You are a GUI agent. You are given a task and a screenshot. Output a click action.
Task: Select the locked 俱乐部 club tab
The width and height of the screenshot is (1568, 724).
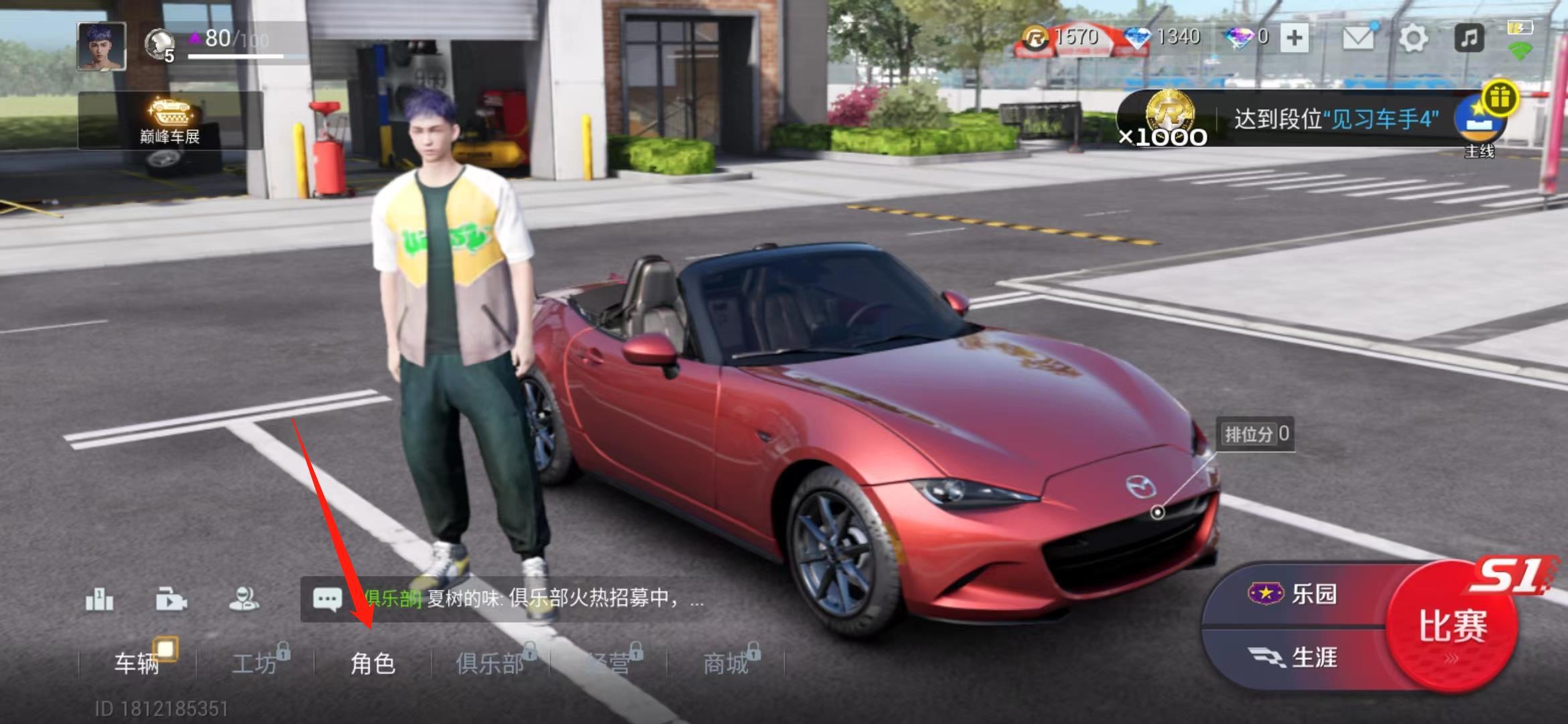point(491,663)
